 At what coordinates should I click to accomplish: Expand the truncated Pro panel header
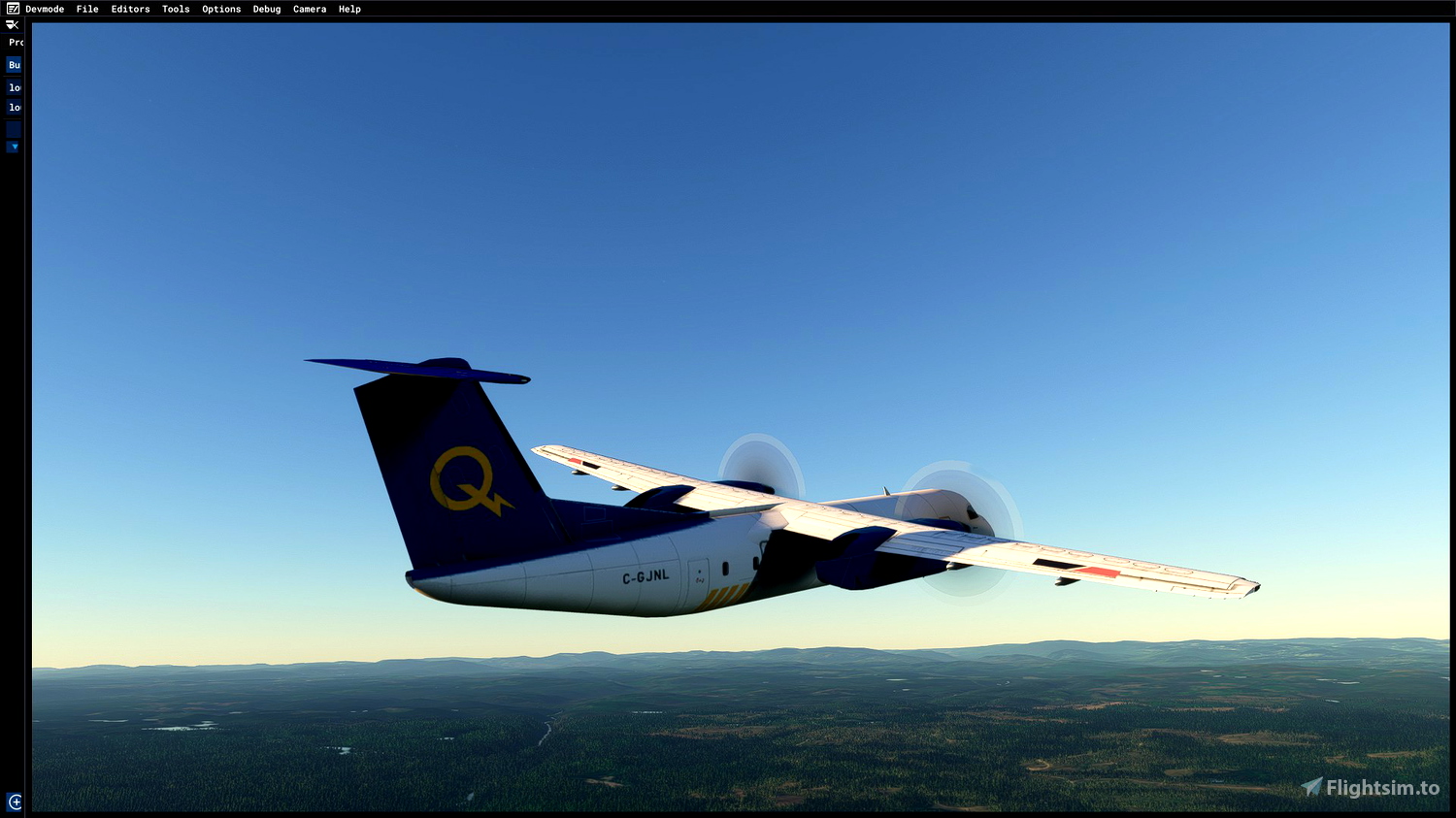(14, 41)
